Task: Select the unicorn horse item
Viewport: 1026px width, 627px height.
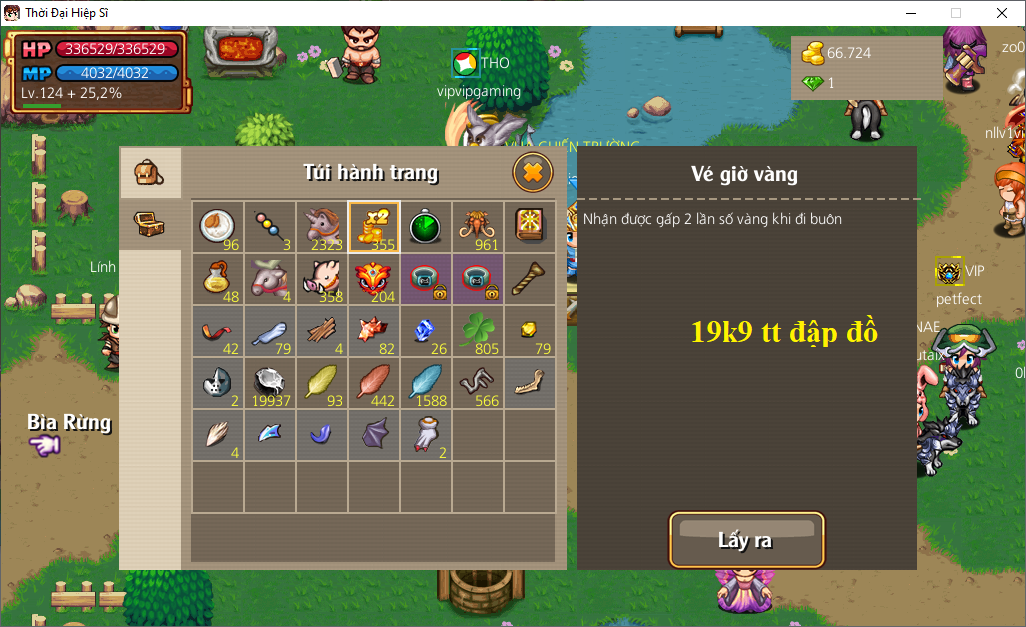Action: [x=322, y=227]
